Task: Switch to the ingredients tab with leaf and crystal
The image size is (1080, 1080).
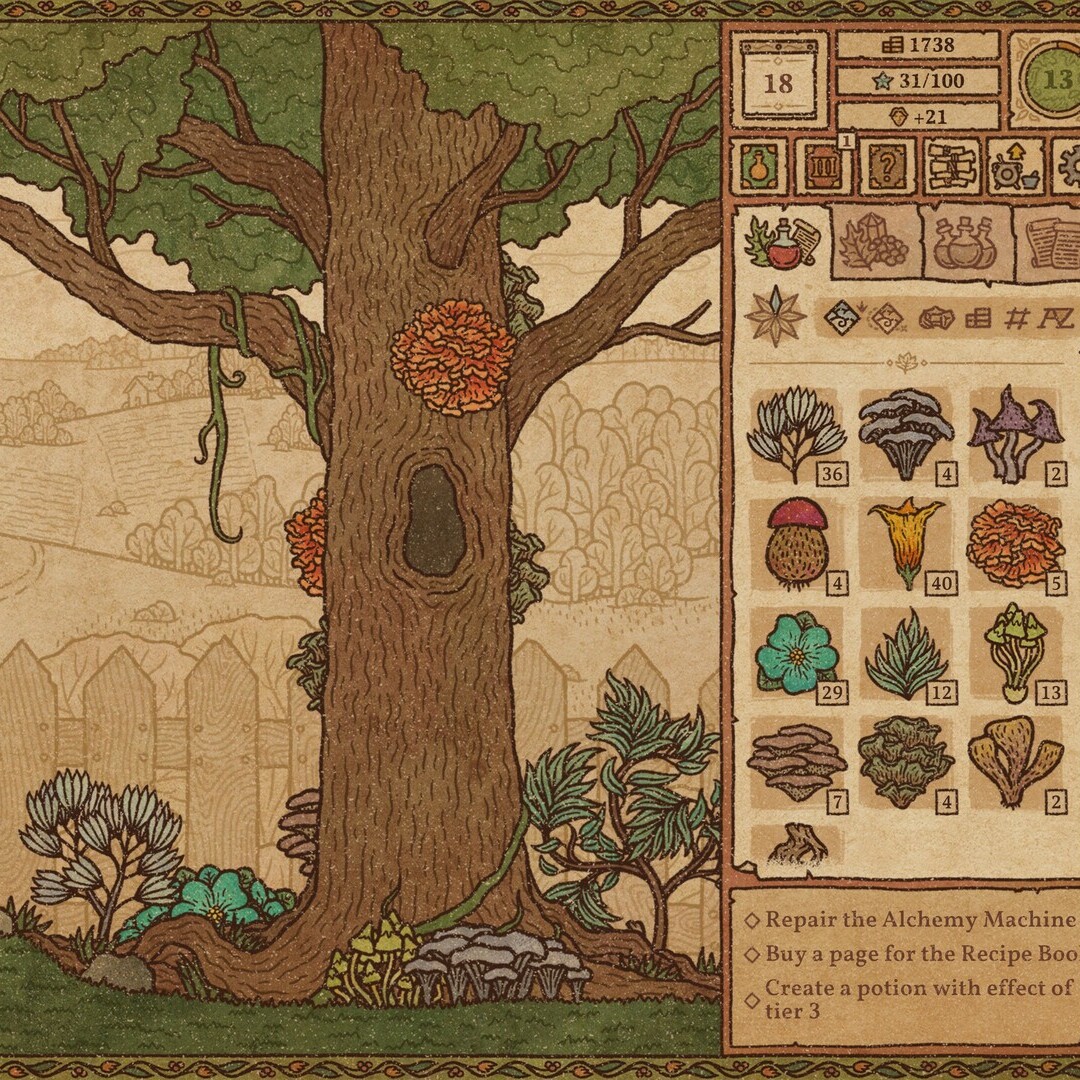Action: 875,244
